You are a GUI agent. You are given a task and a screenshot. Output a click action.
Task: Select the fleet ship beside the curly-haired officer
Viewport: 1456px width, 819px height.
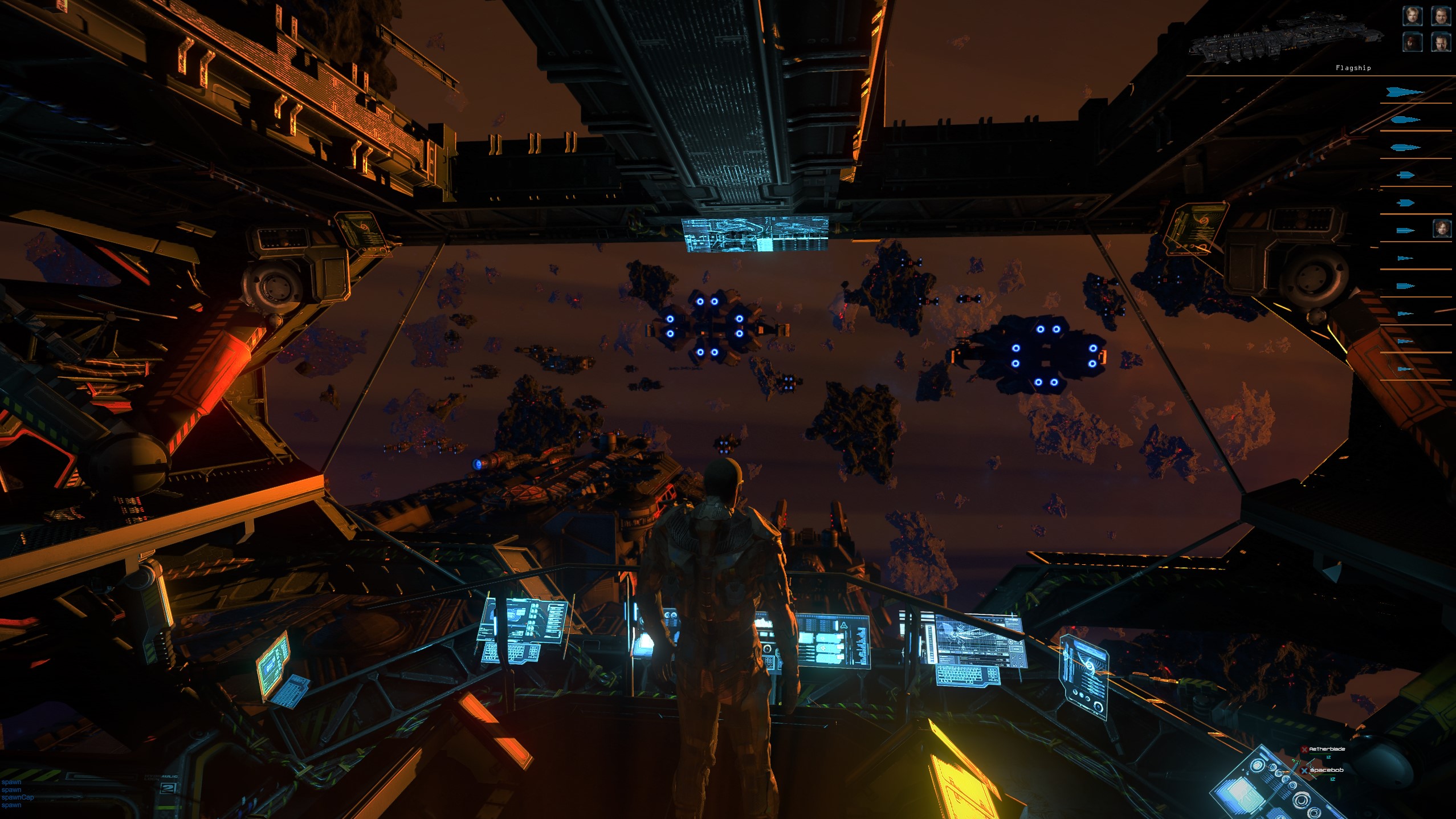click(1405, 230)
